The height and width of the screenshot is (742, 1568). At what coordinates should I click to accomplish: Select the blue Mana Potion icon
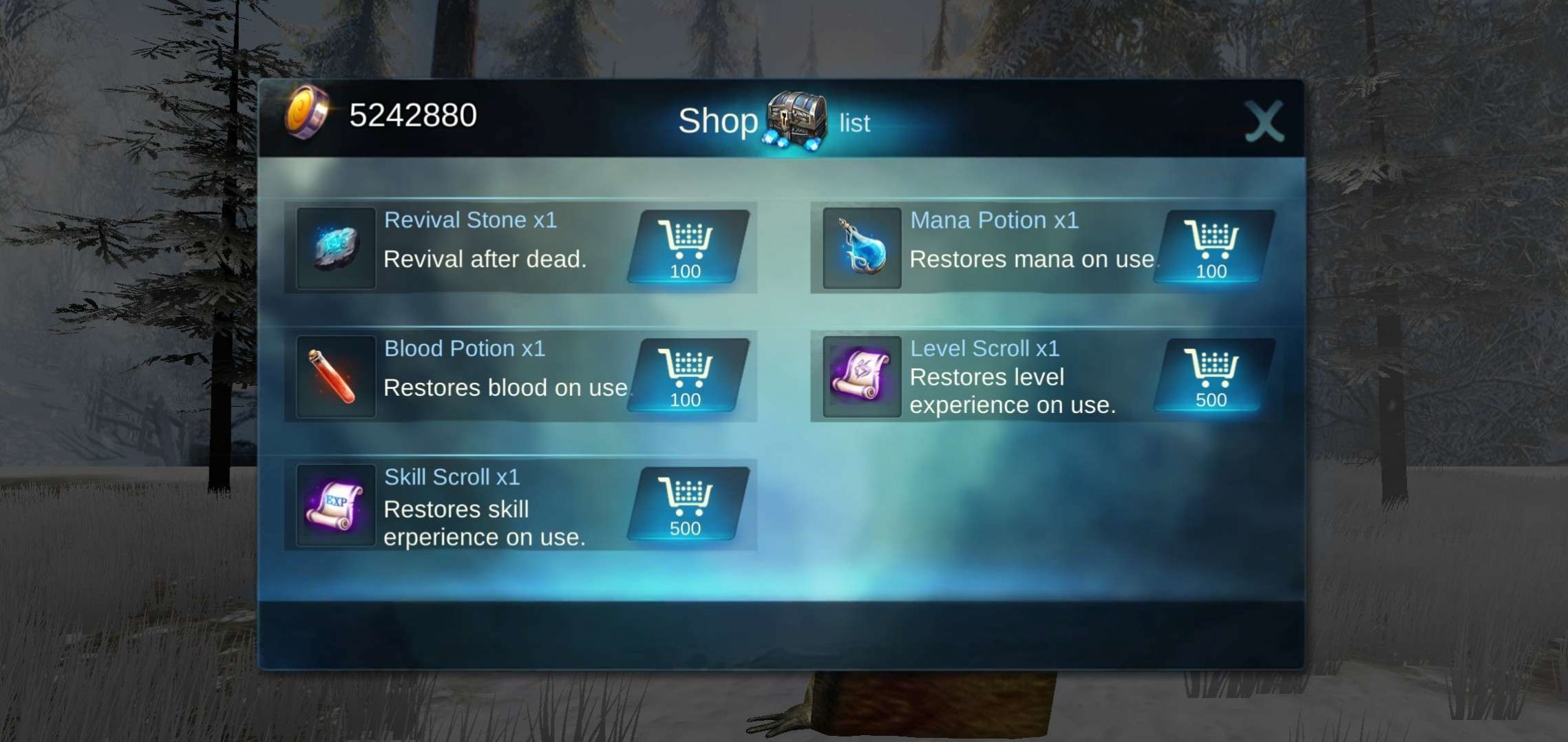pyautogui.click(x=862, y=248)
